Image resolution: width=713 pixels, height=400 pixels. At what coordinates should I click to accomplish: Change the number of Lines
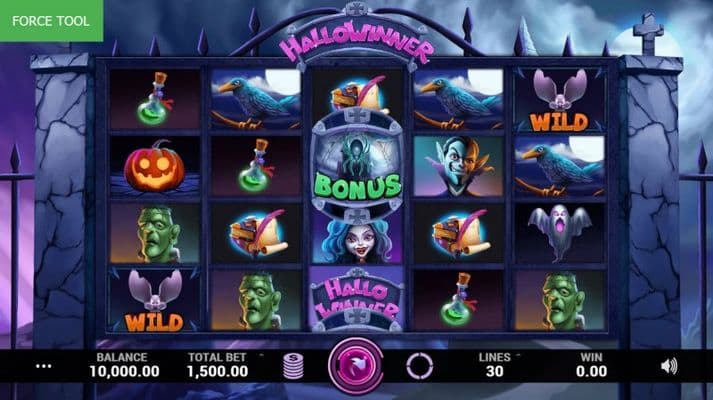(492, 364)
